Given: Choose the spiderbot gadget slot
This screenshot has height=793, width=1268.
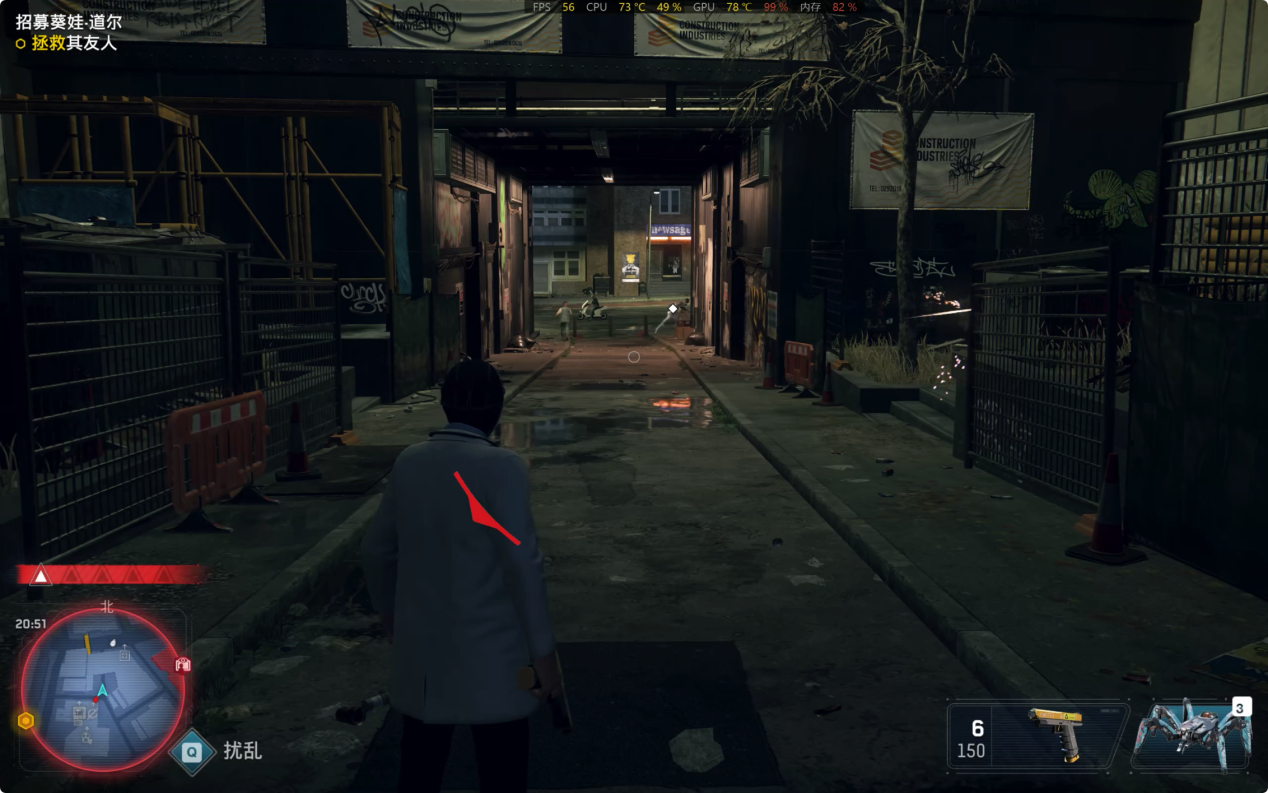Looking at the screenshot, I should [1190, 735].
